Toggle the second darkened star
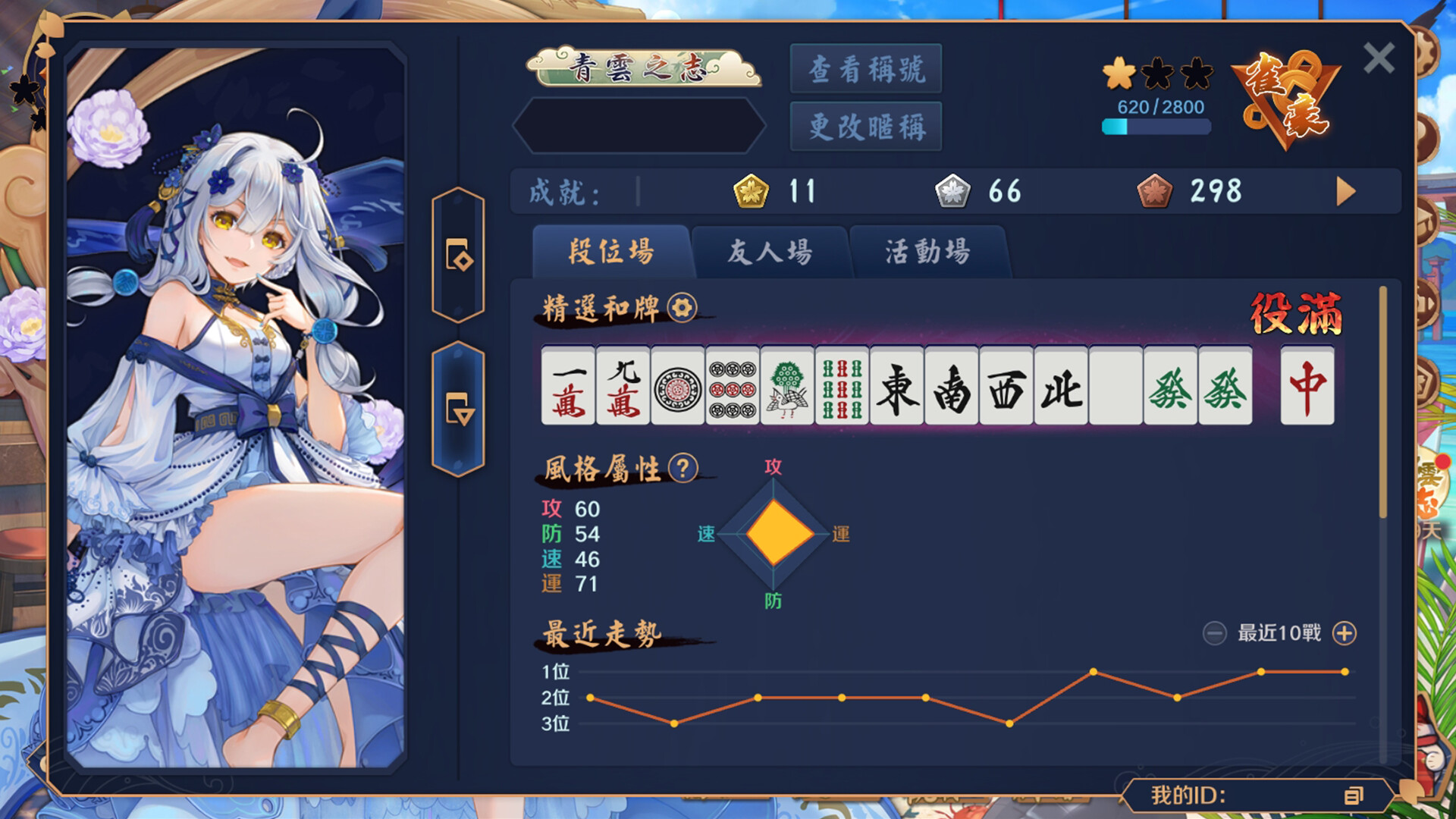 (1156, 74)
